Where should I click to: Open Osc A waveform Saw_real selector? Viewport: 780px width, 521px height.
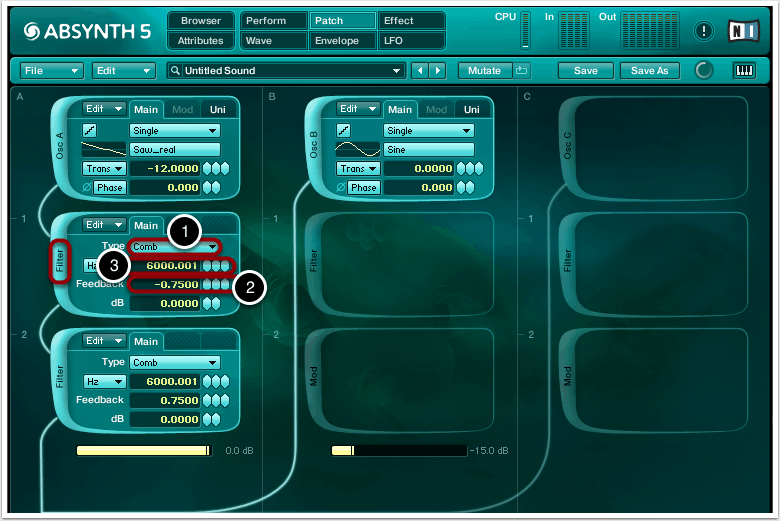click(175, 149)
